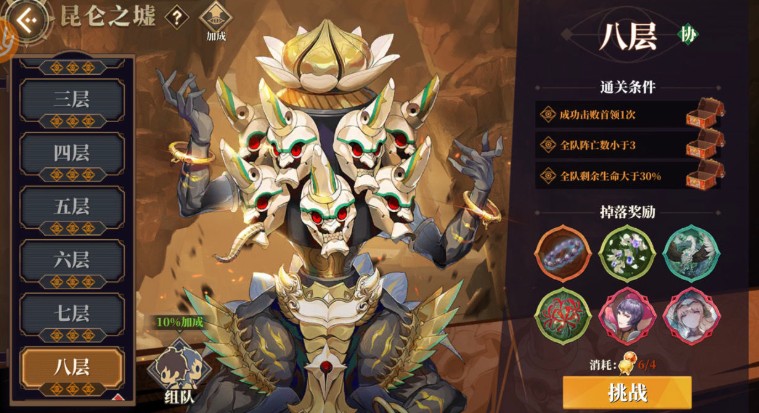
Task: Inspect the white flower reward icon
Action: pyautogui.click(x=626, y=252)
